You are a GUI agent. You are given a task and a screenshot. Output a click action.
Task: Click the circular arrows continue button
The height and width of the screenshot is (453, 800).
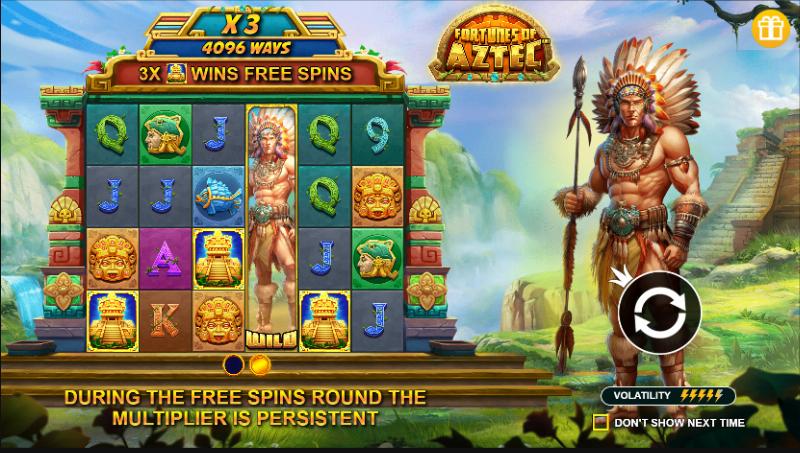(659, 313)
